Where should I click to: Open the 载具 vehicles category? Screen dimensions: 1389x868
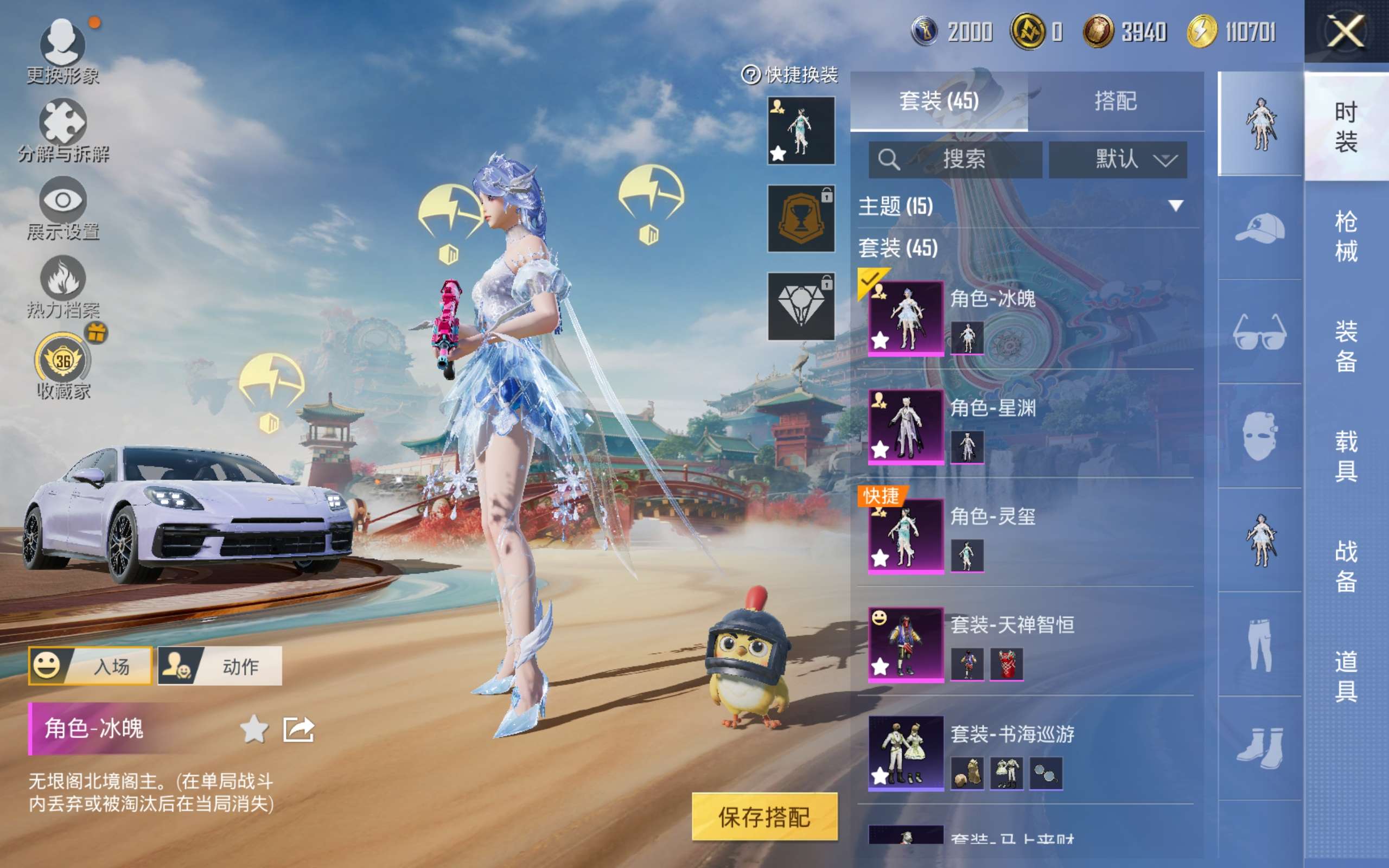[x=1346, y=456]
